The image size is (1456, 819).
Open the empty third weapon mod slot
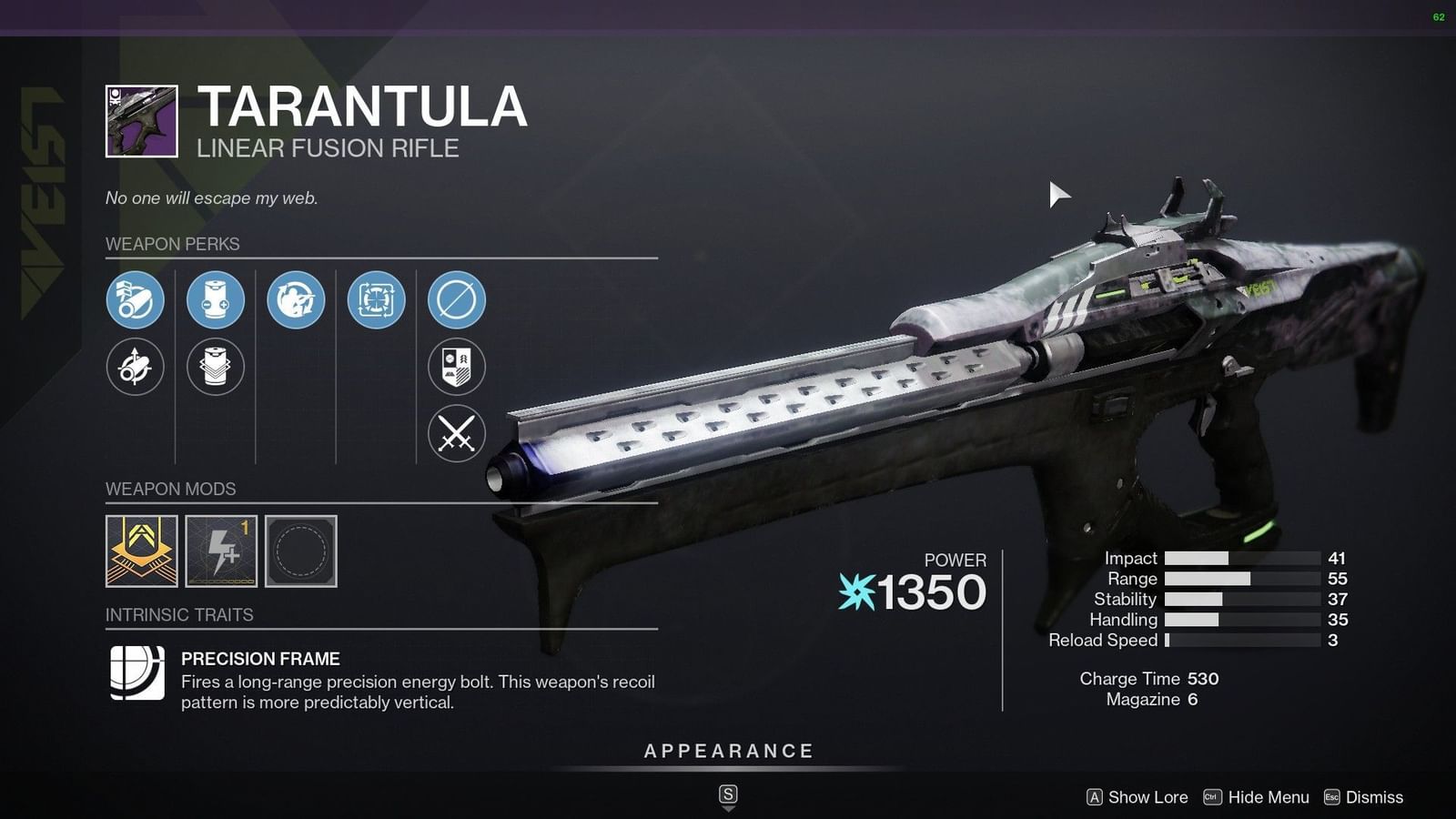click(300, 552)
